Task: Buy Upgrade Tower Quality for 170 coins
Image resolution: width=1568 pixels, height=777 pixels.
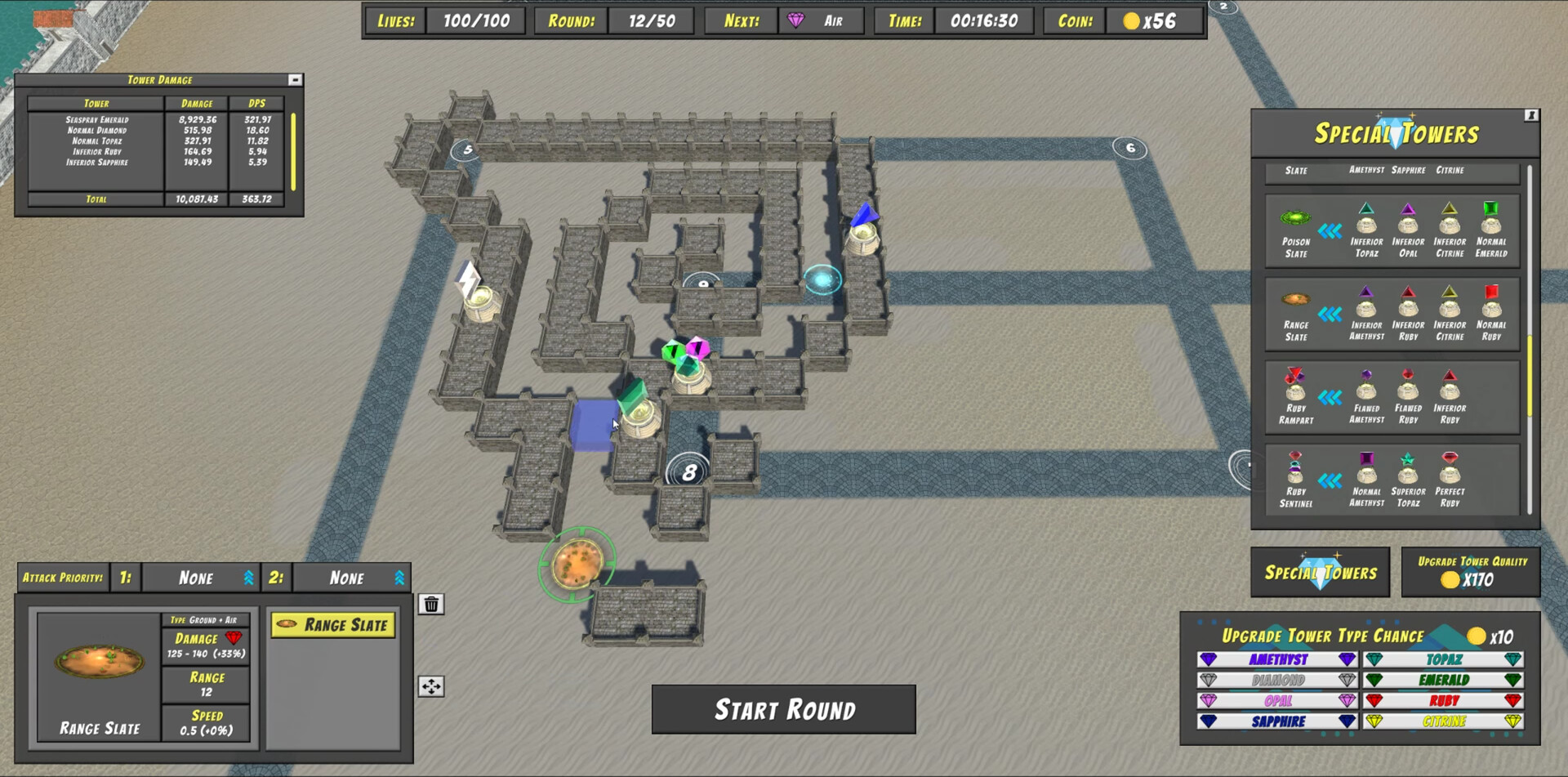Action: click(x=1471, y=572)
